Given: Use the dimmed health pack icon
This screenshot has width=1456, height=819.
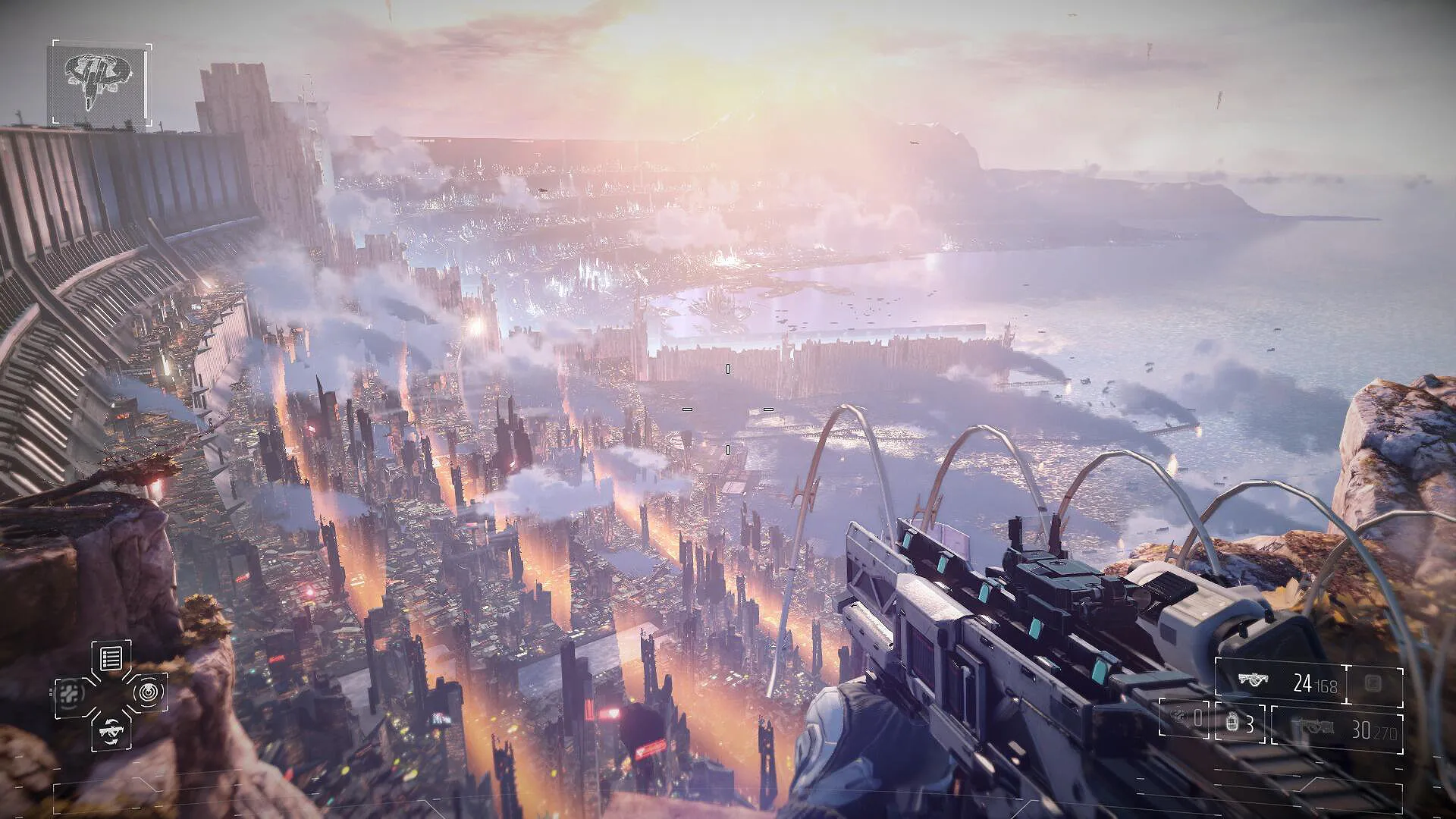Looking at the screenshot, I should pos(71,693).
